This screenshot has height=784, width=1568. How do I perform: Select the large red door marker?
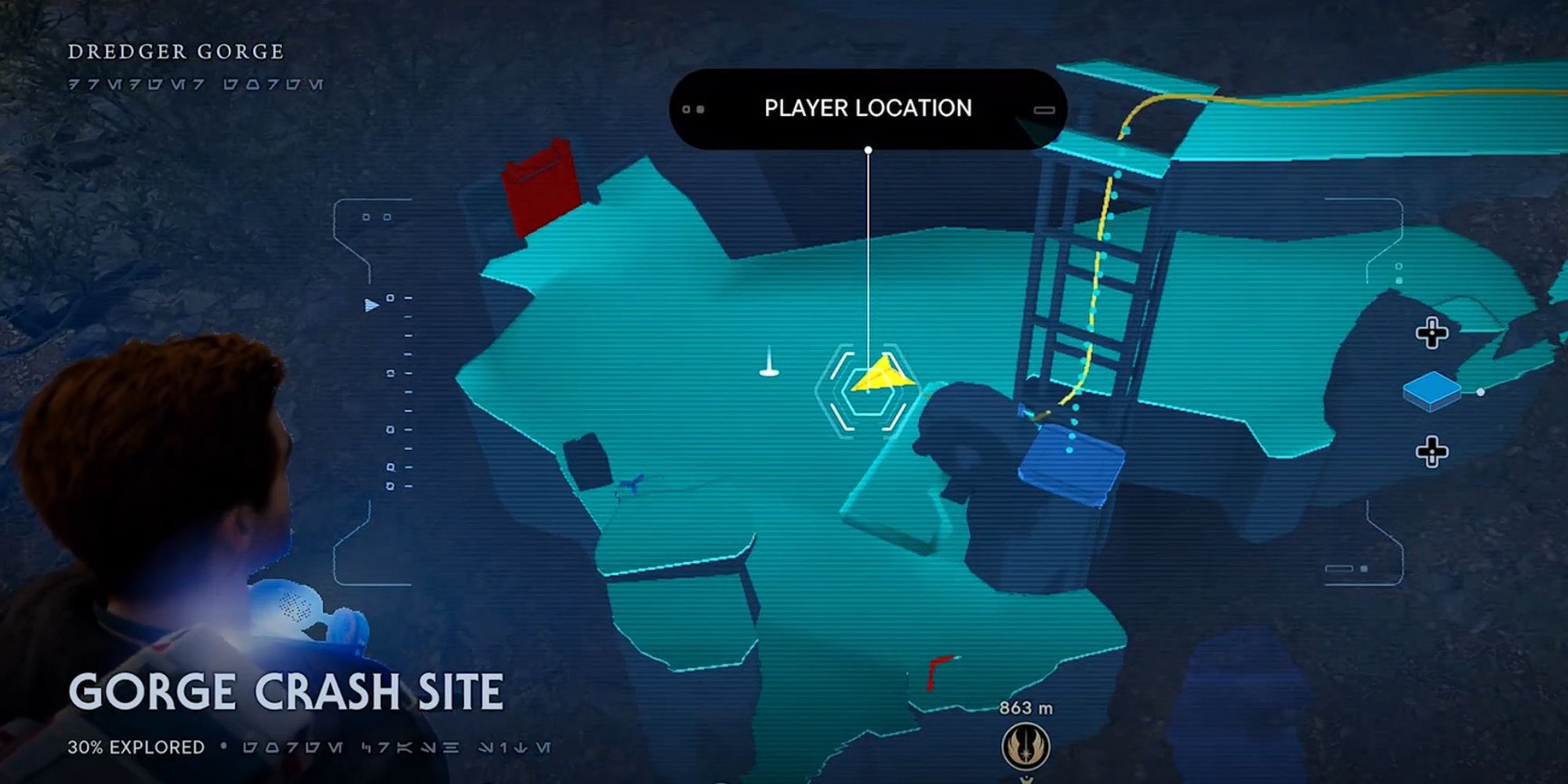tap(541, 185)
